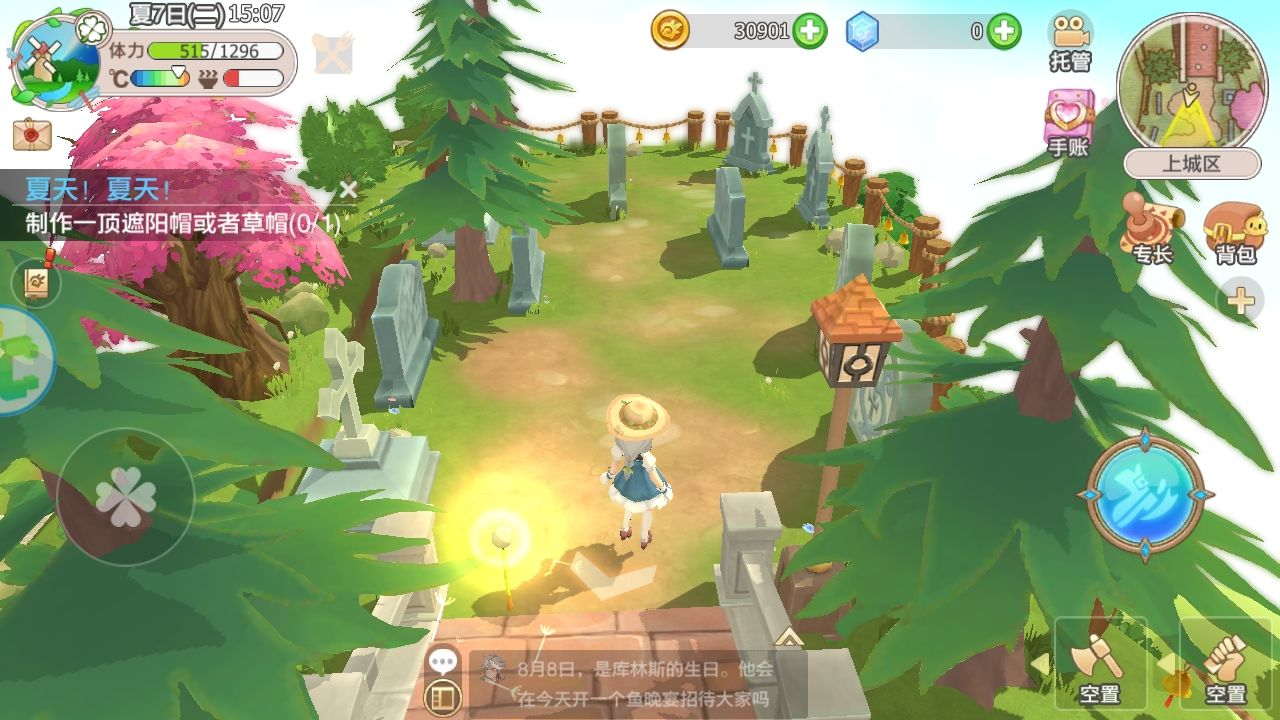Open the chat bubble button
This screenshot has height=720, width=1280.
tap(443, 661)
